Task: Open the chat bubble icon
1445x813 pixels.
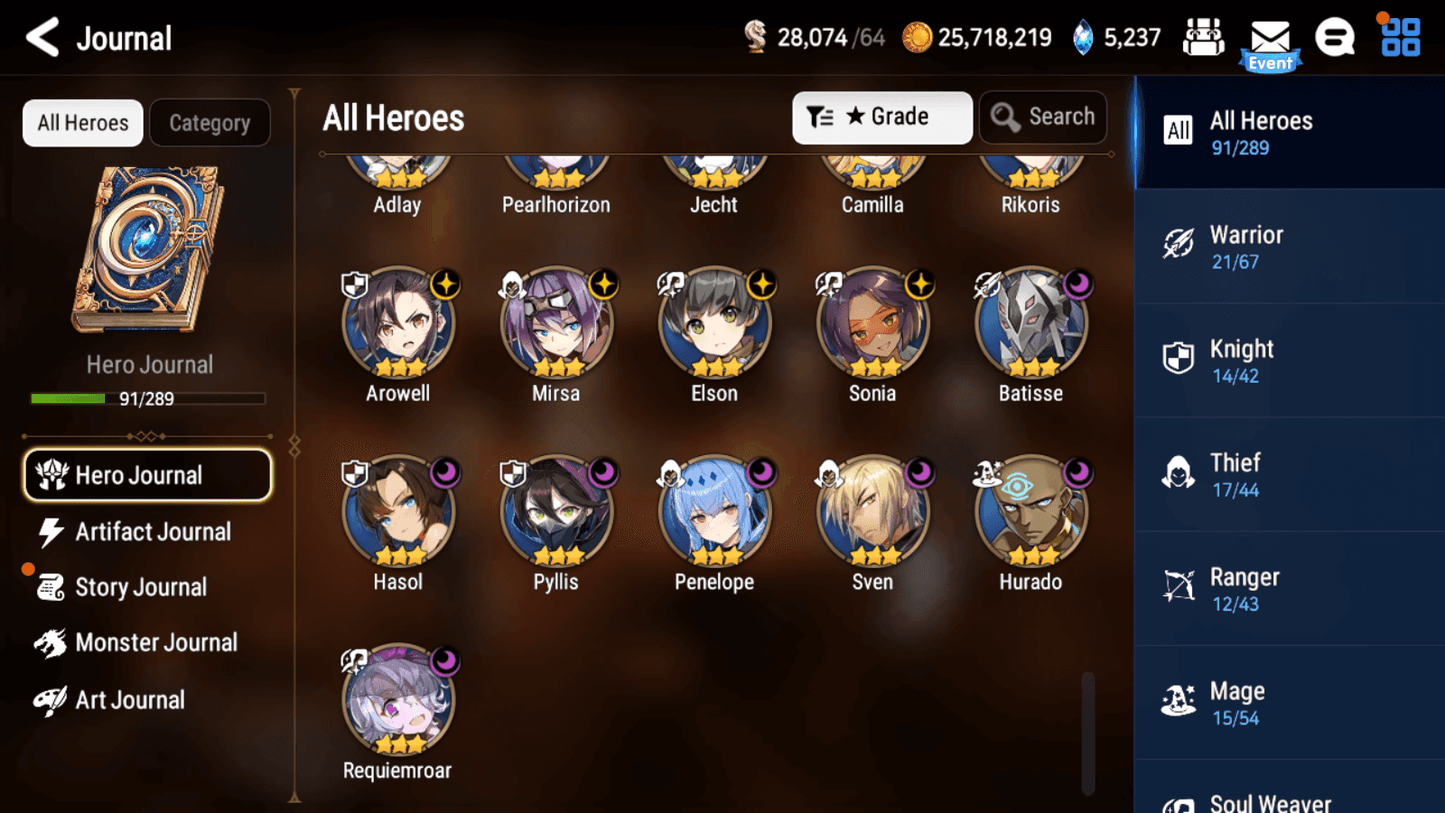Action: tap(1334, 38)
